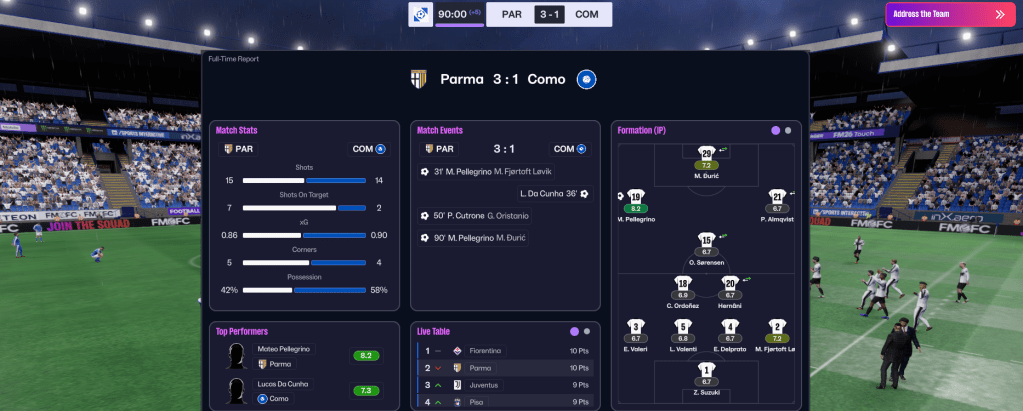Pick C. Ordoñez shirt number 18
This screenshot has height=411, width=1023.
pyautogui.click(x=683, y=284)
